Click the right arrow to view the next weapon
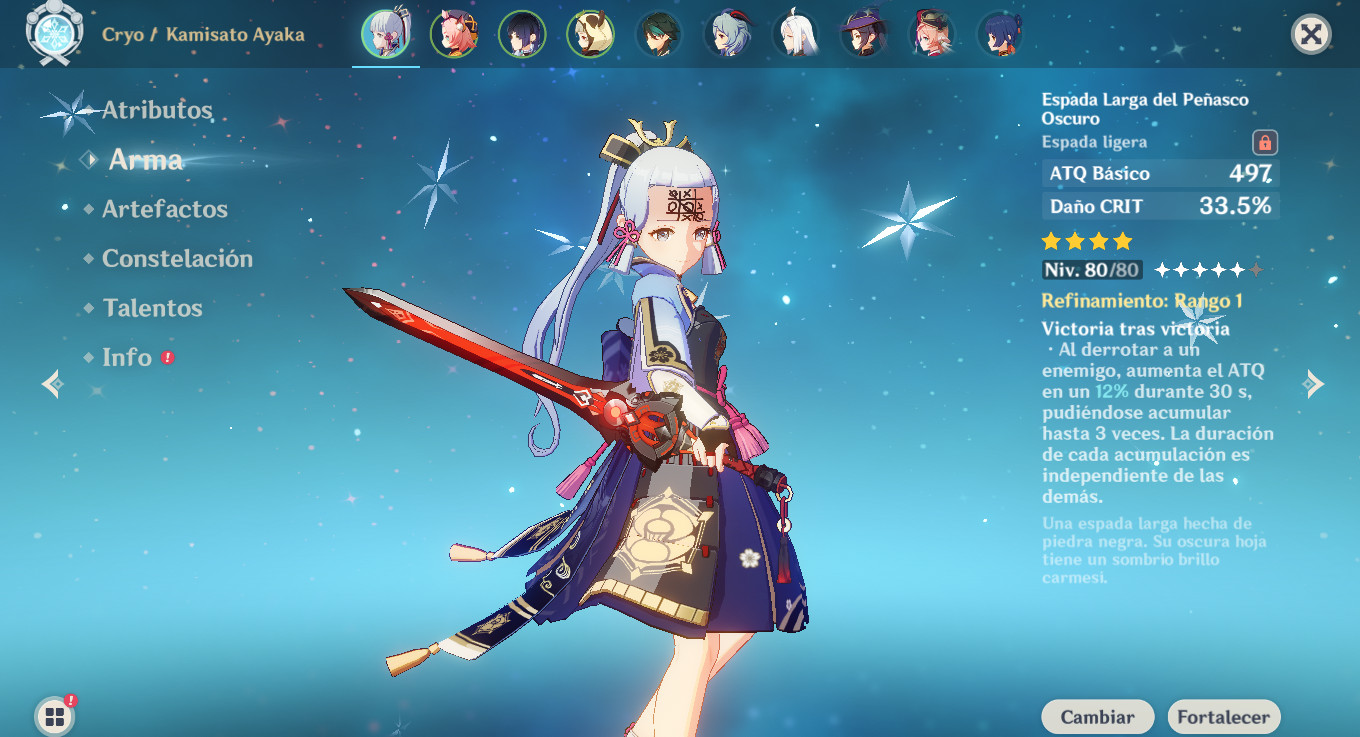This screenshot has width=1360, height=737. click(x=1314, y=383)
